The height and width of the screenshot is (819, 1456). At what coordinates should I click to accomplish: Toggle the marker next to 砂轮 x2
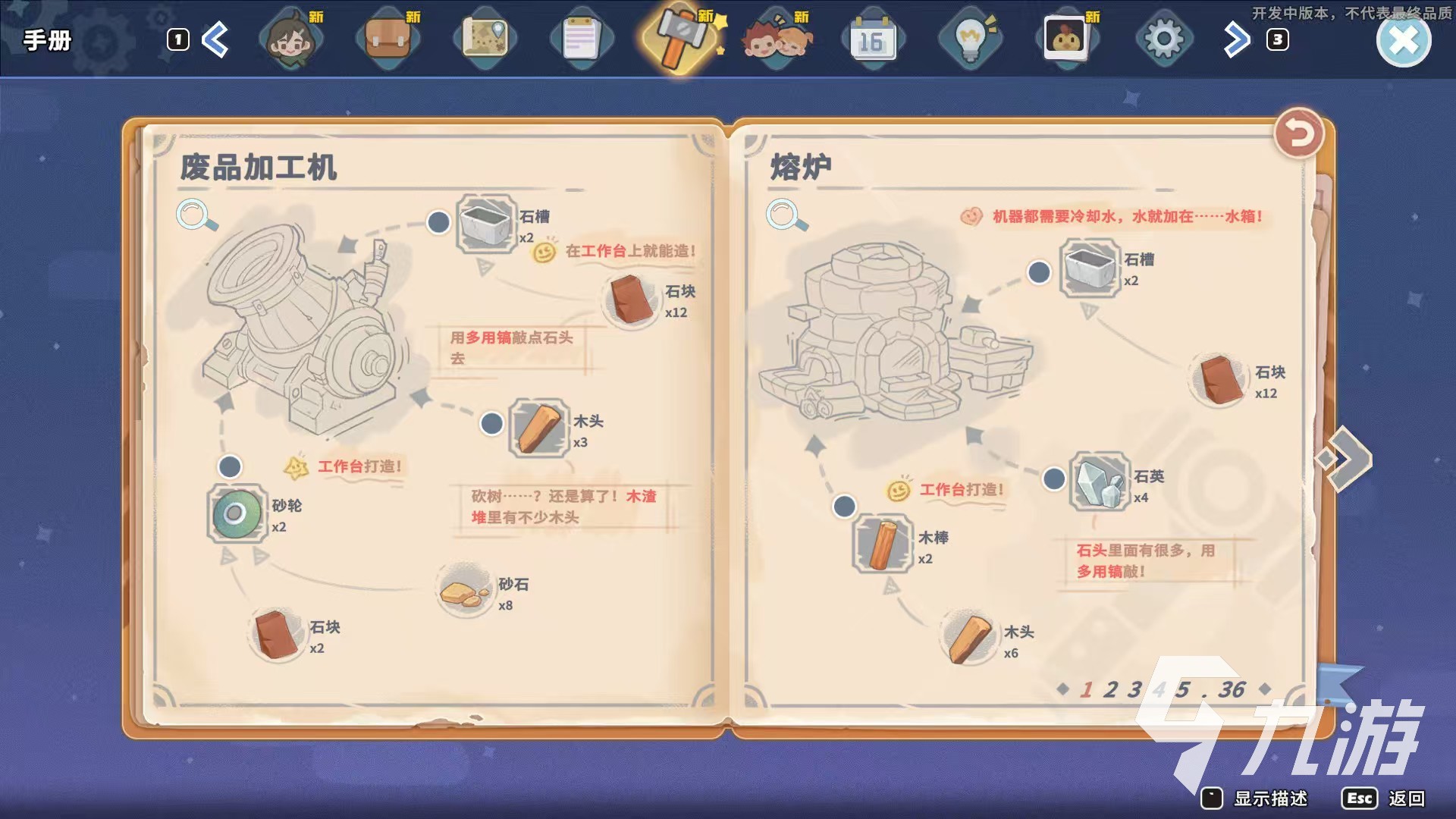click(x=230, y=468)
